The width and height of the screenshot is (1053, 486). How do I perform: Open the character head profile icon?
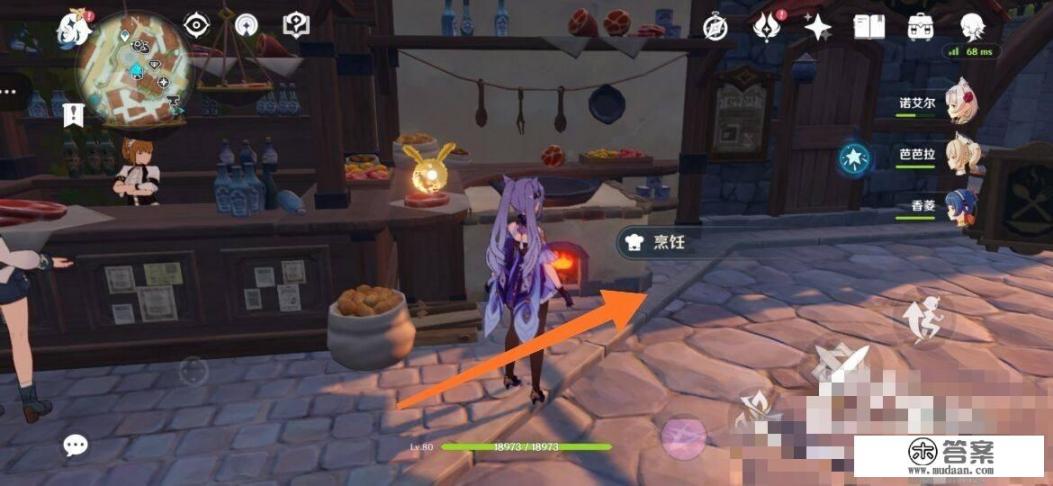coord(971,27)
